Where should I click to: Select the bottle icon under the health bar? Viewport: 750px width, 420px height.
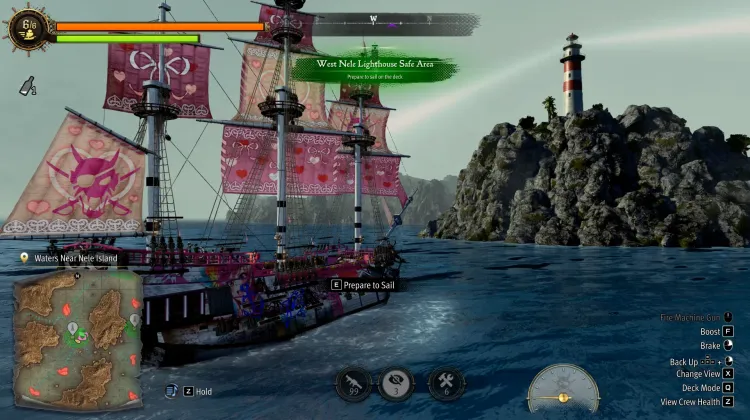click(26, 87)
